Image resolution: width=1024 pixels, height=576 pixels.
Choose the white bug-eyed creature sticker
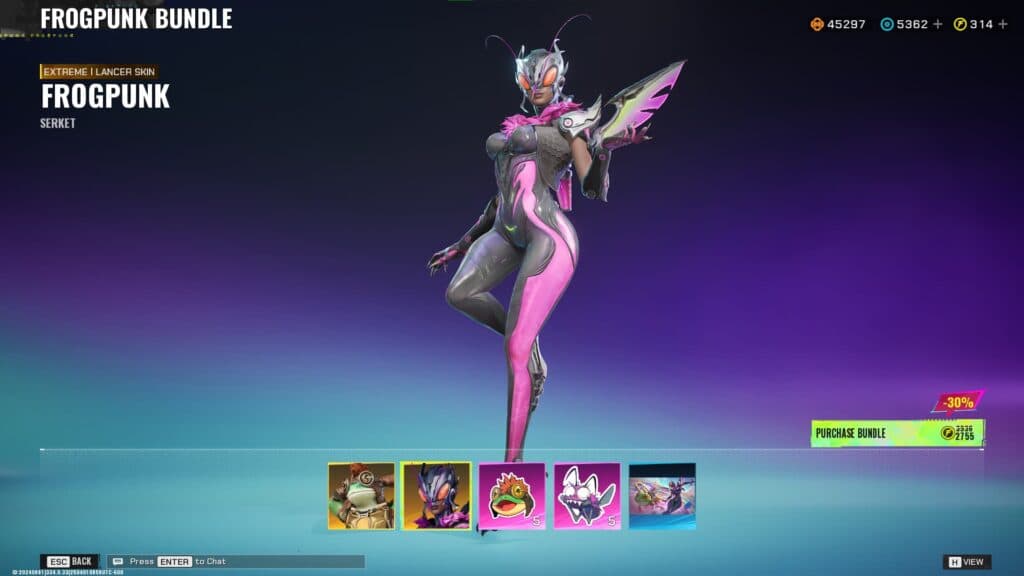tap(587, 495)
